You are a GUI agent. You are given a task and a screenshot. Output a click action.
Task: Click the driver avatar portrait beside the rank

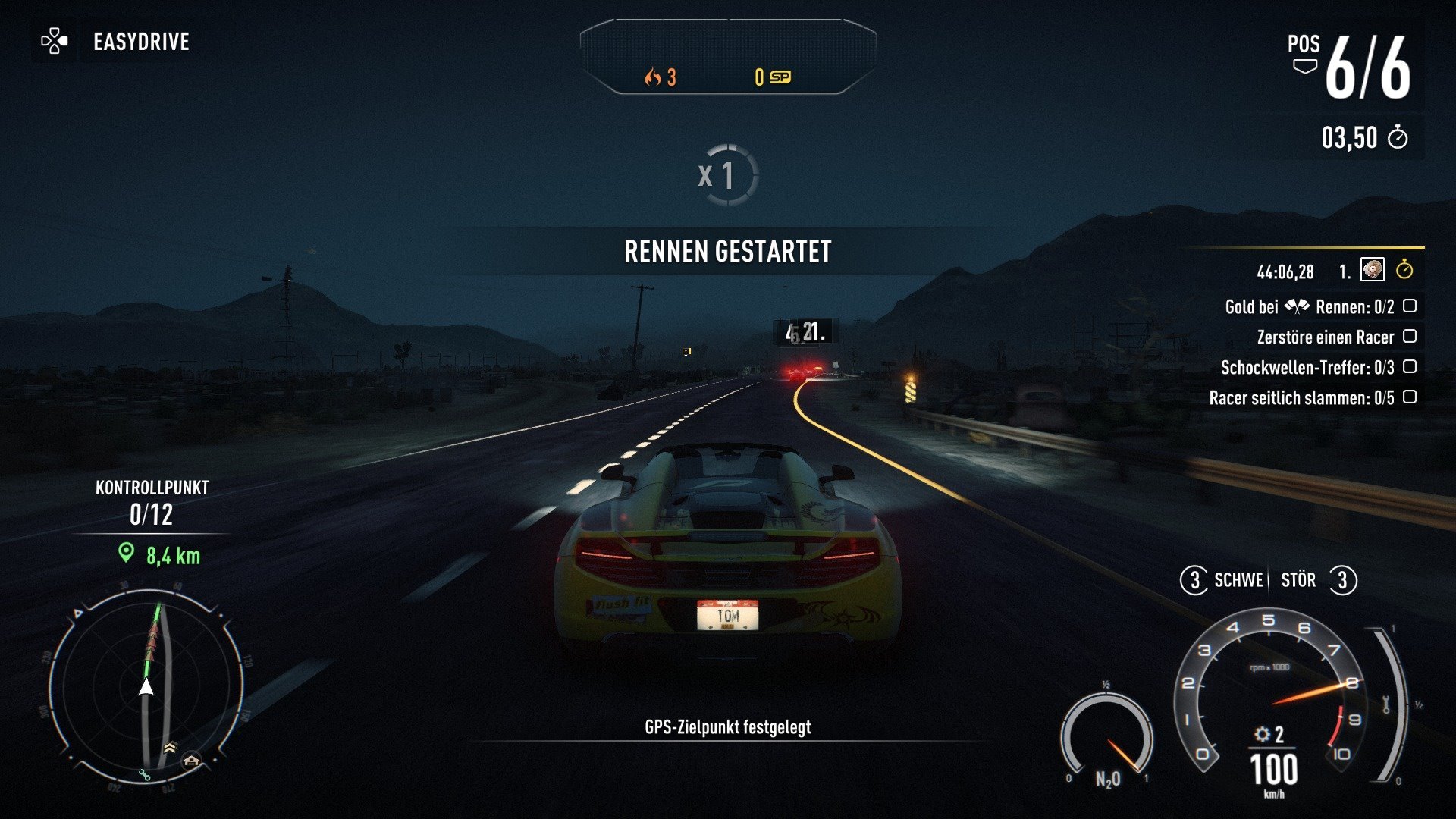tap(1373, 270)
